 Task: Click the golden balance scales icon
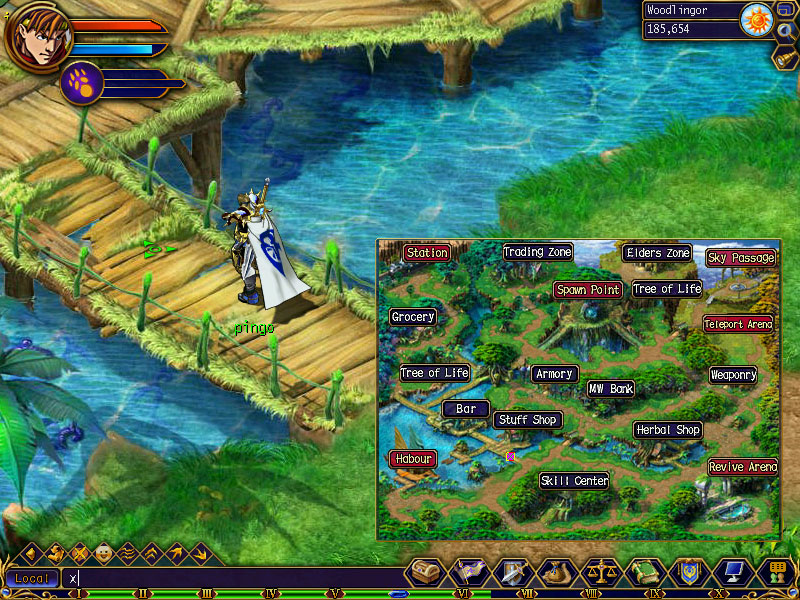[x=599, y=573]
